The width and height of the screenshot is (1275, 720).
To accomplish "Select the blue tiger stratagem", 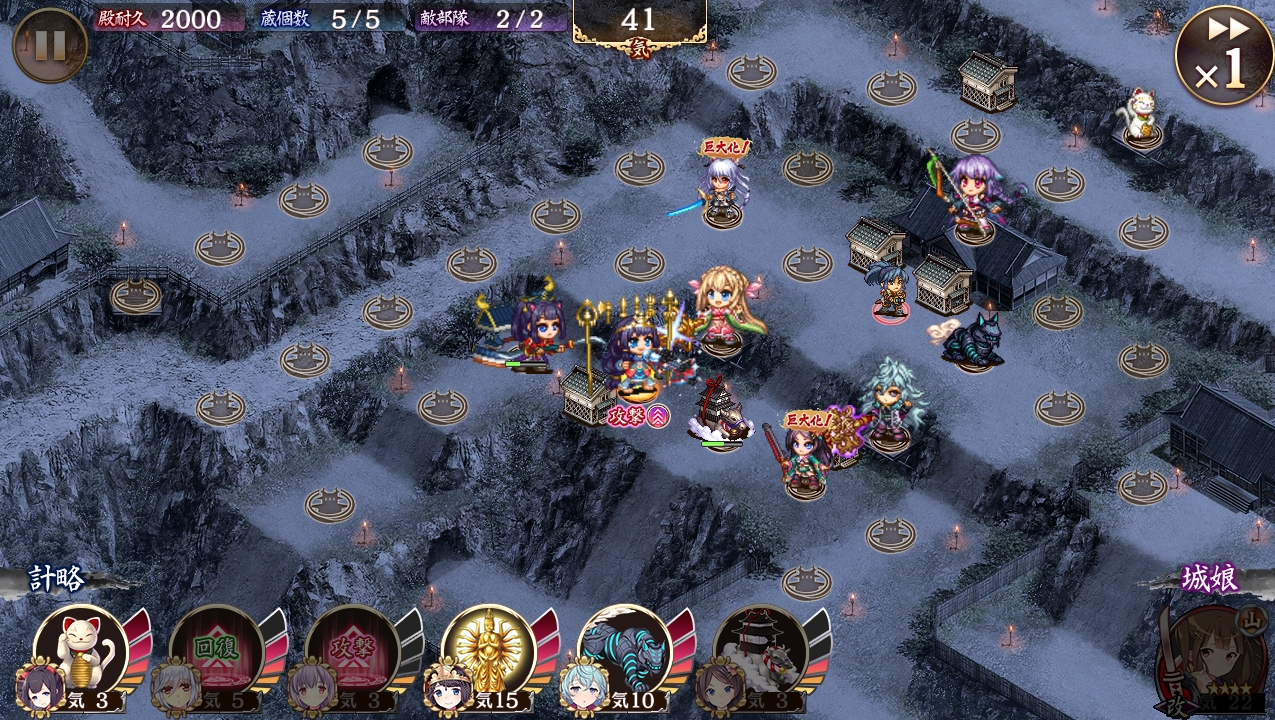I will point(625,650).
